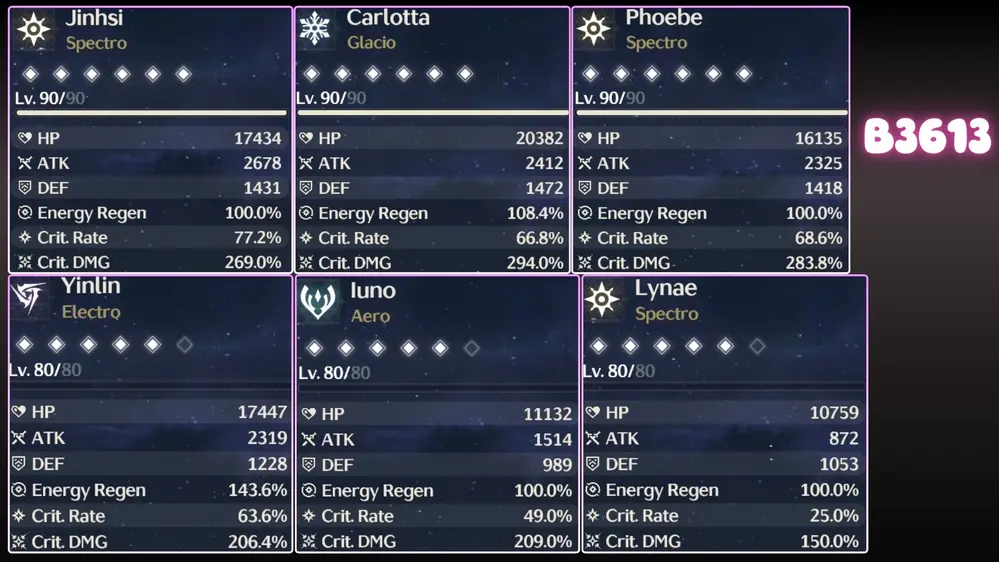This screenshot has width=999, height=562.
Task: Choose the Carlotta character panel
Action: [x=432, y=140]
